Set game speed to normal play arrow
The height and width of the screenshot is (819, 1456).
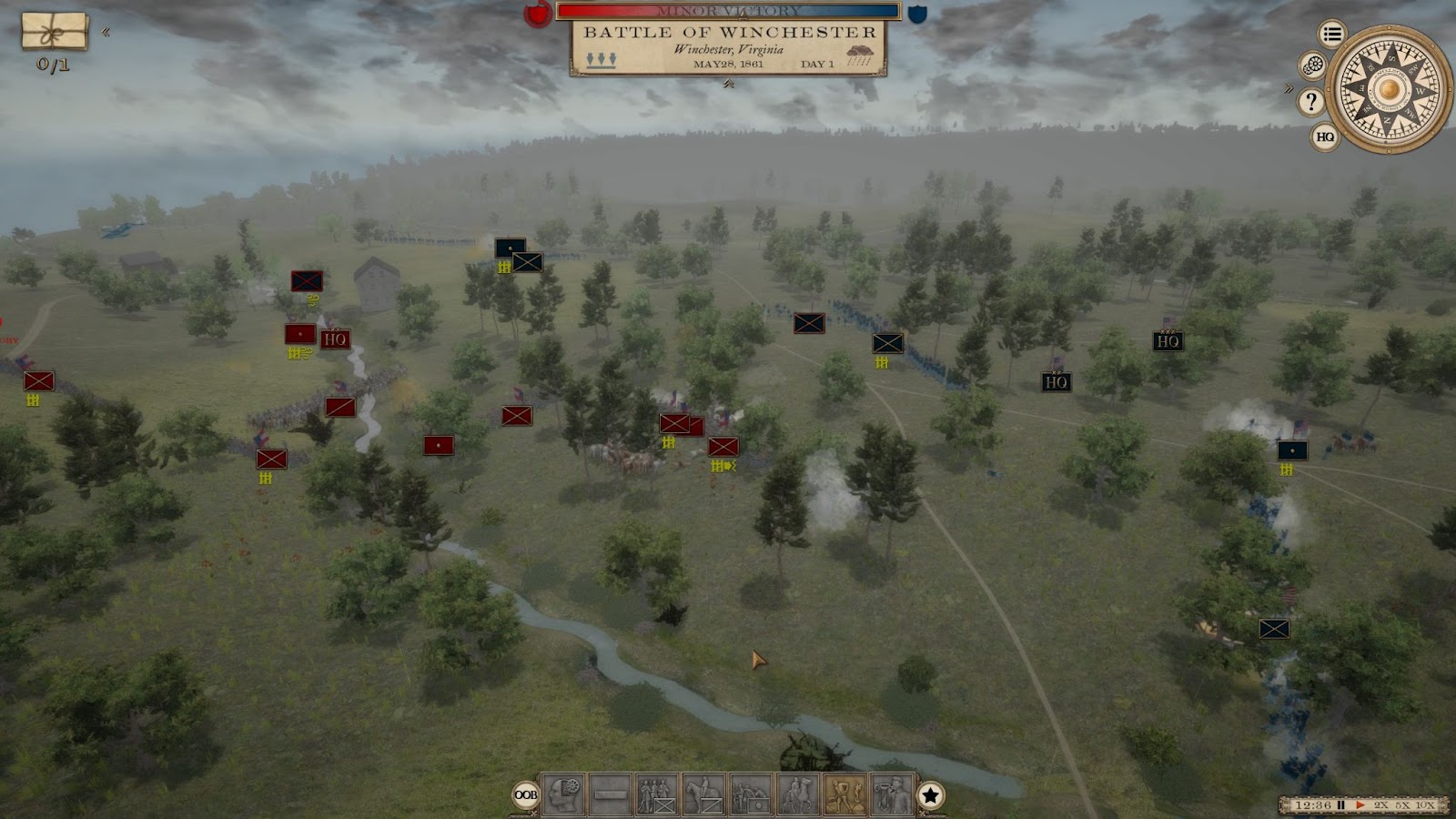click(x=1360, y=805)
